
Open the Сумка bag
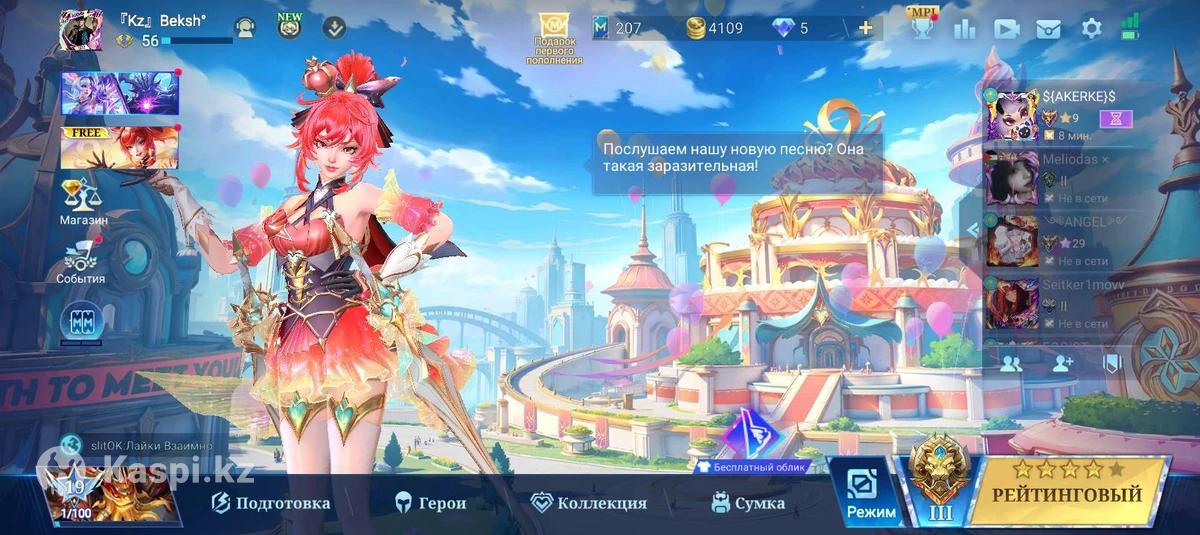coord(748,503)
